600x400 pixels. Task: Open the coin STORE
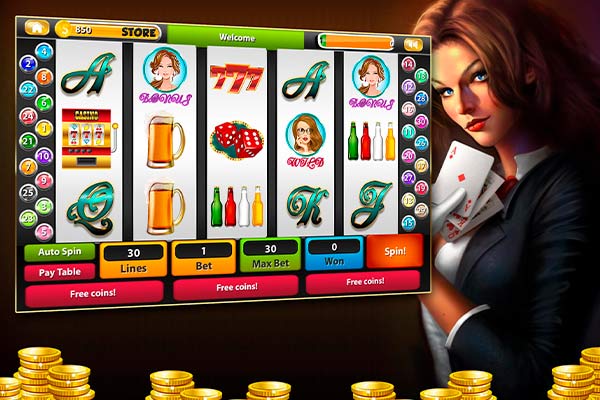click(139, 32)
